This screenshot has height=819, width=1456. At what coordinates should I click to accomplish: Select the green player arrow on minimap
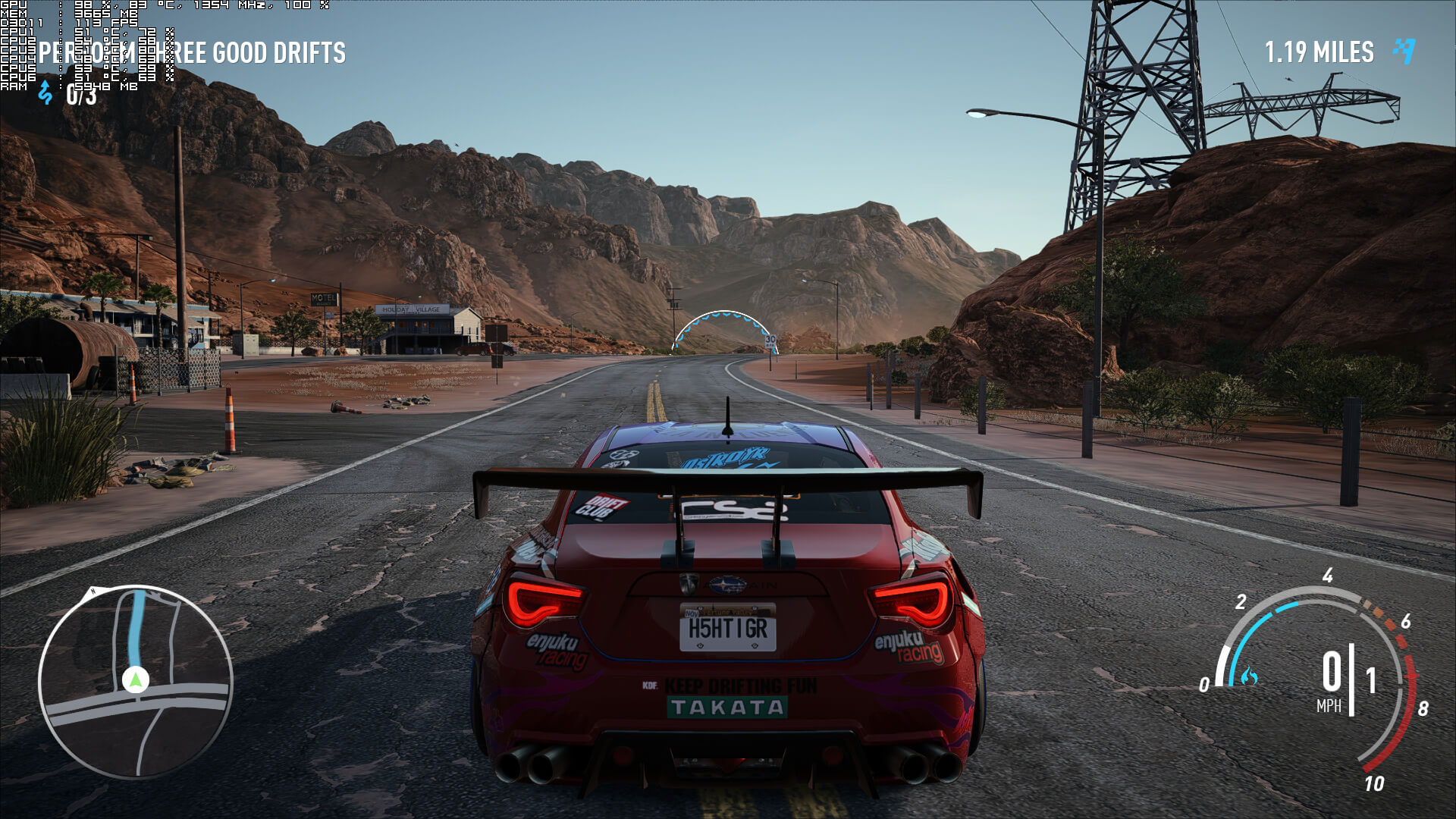point(136,679)
